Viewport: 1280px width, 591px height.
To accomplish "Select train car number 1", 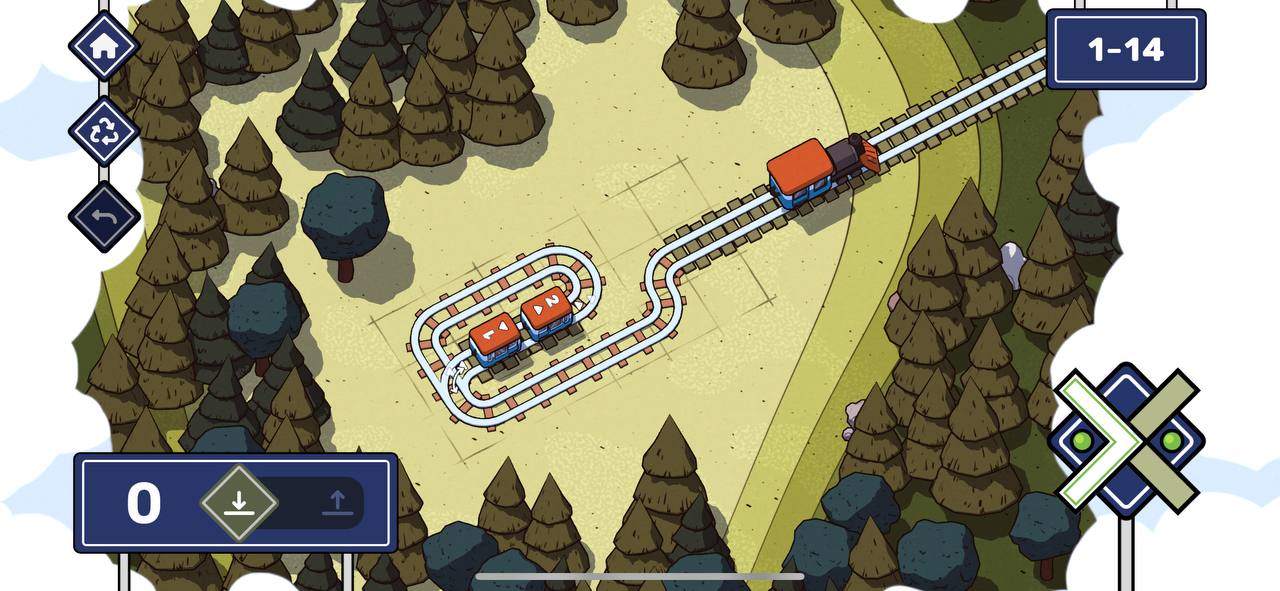I will 494,337.
